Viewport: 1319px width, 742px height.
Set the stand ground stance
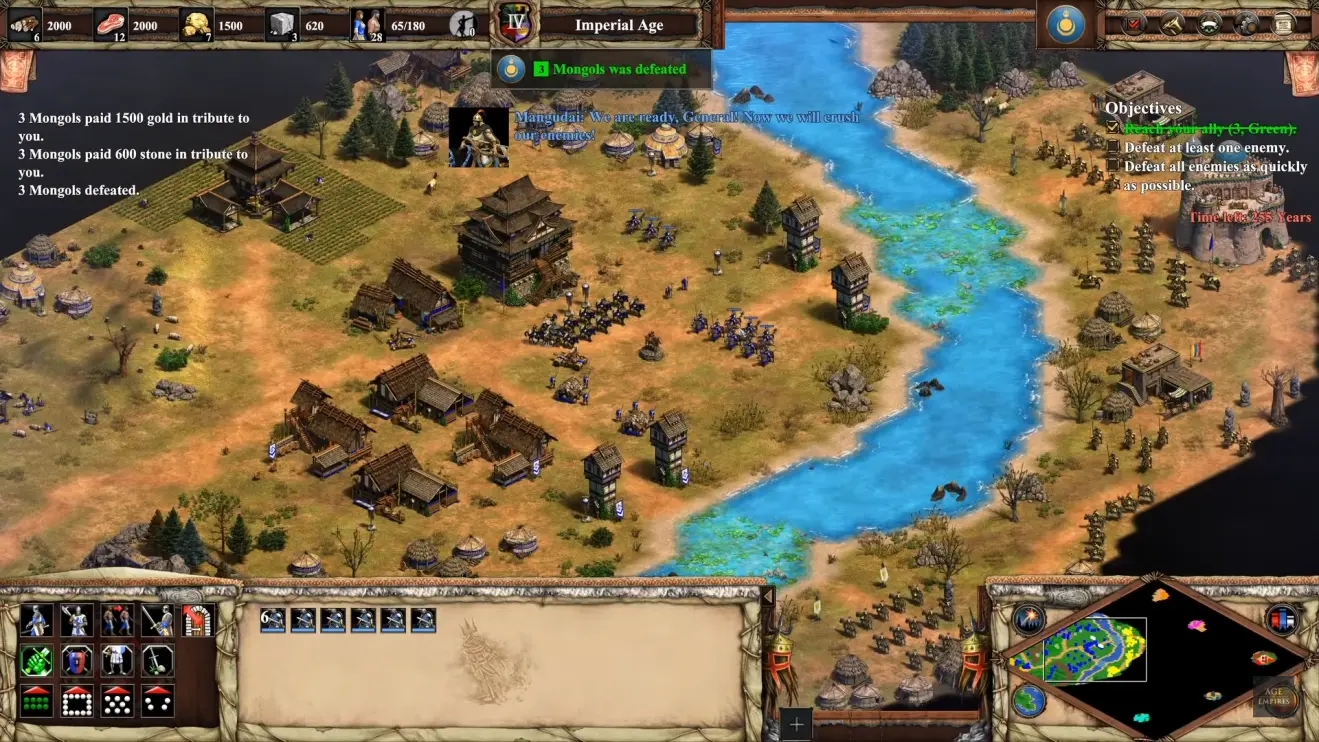(117, 660)
